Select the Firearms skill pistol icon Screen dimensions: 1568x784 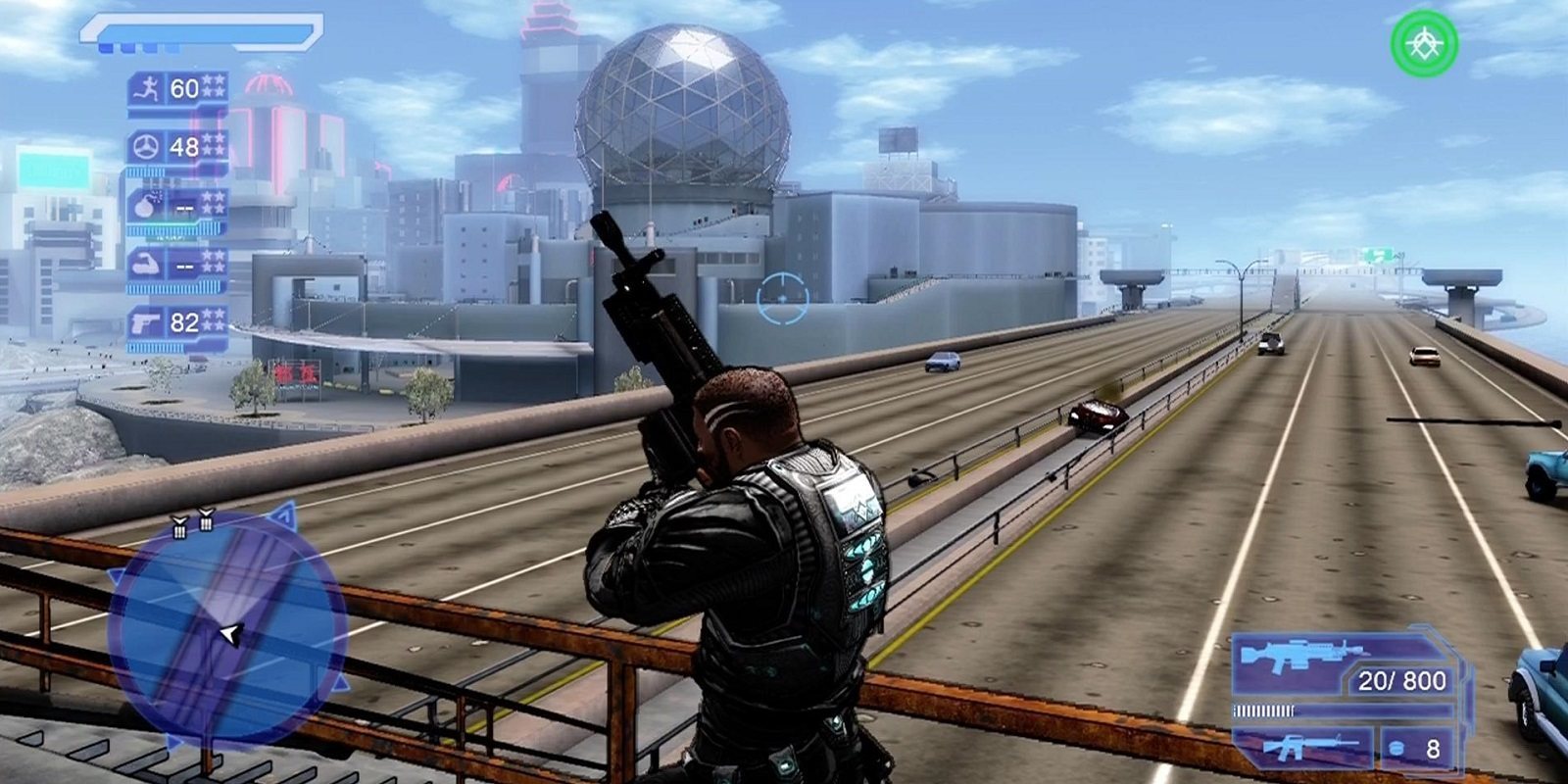coord(143,320)
